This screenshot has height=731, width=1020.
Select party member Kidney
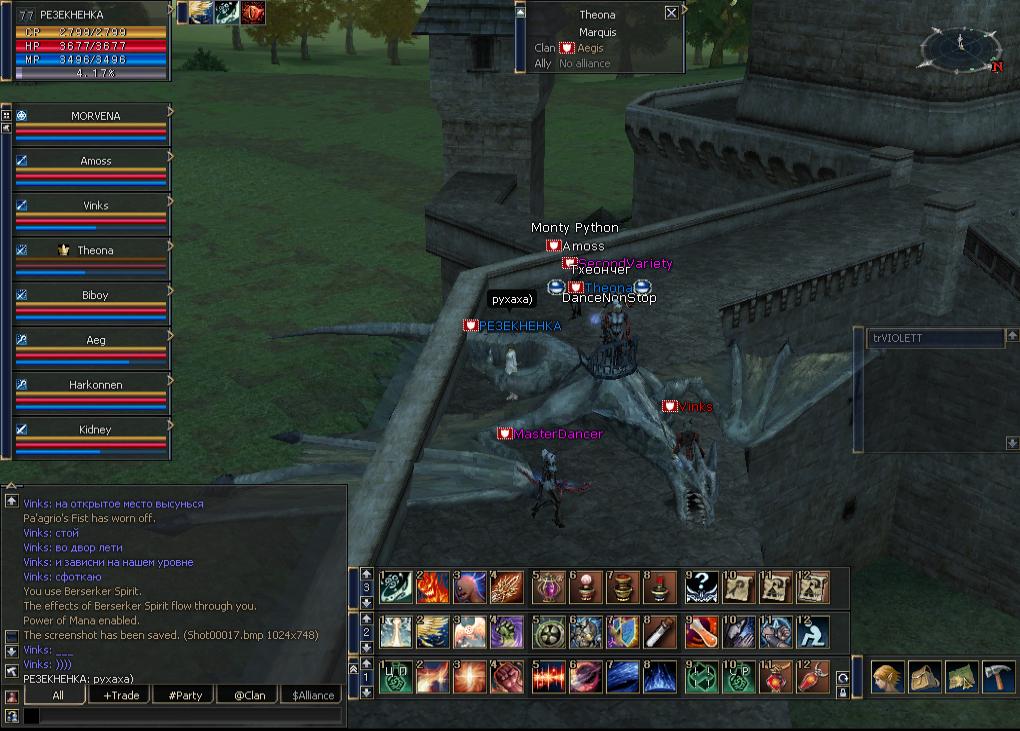click(x=95, y=430)
